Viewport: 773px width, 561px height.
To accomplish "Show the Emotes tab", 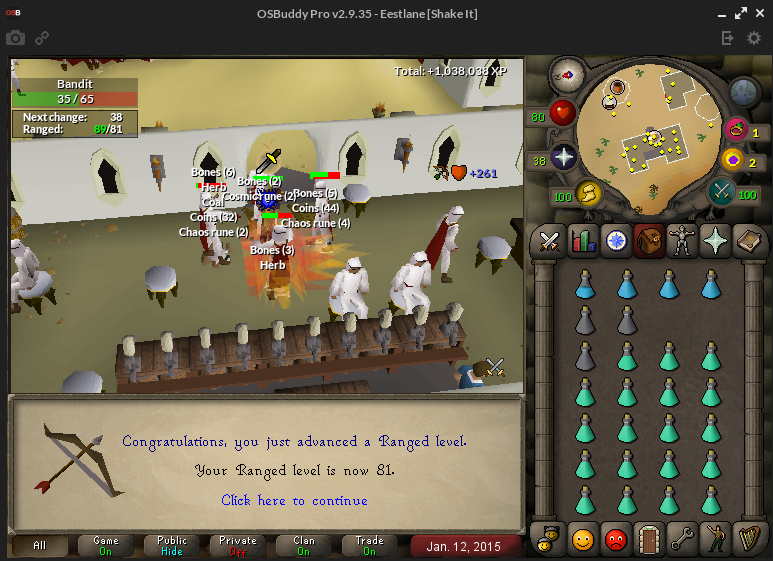I will coord(716,539).
